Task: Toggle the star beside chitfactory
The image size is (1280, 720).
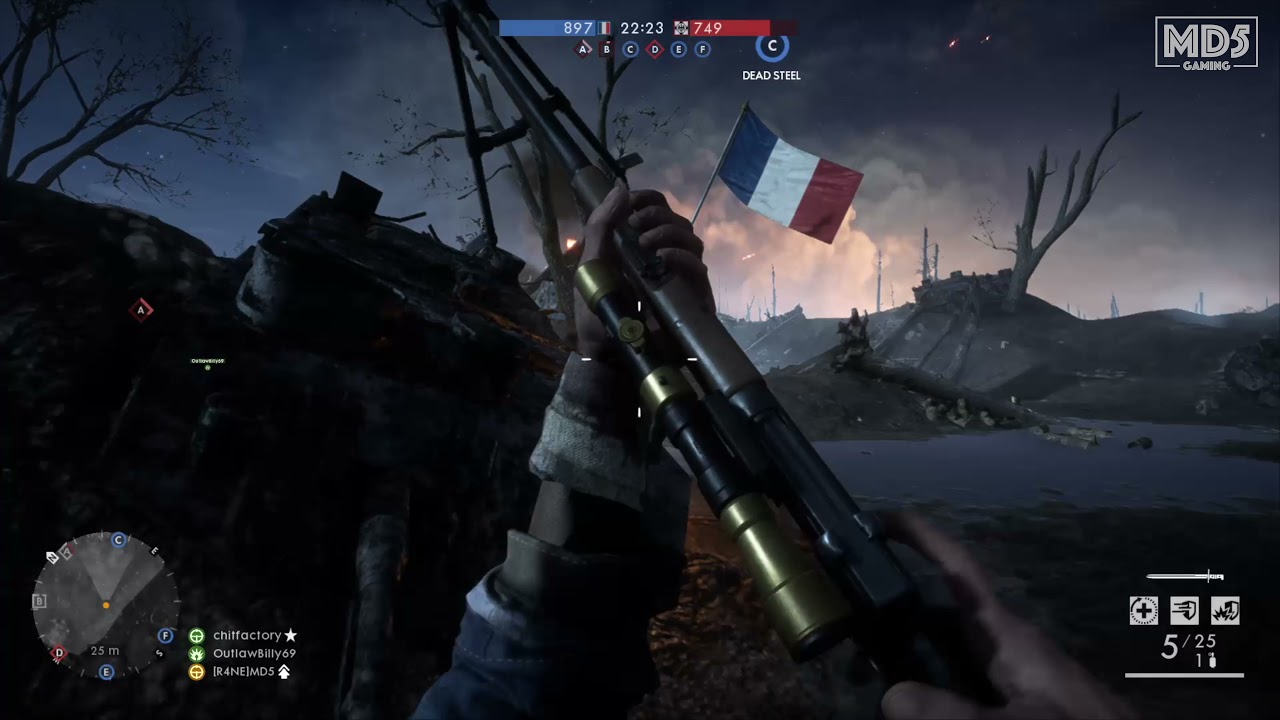Action: click(x=290, y=634)
